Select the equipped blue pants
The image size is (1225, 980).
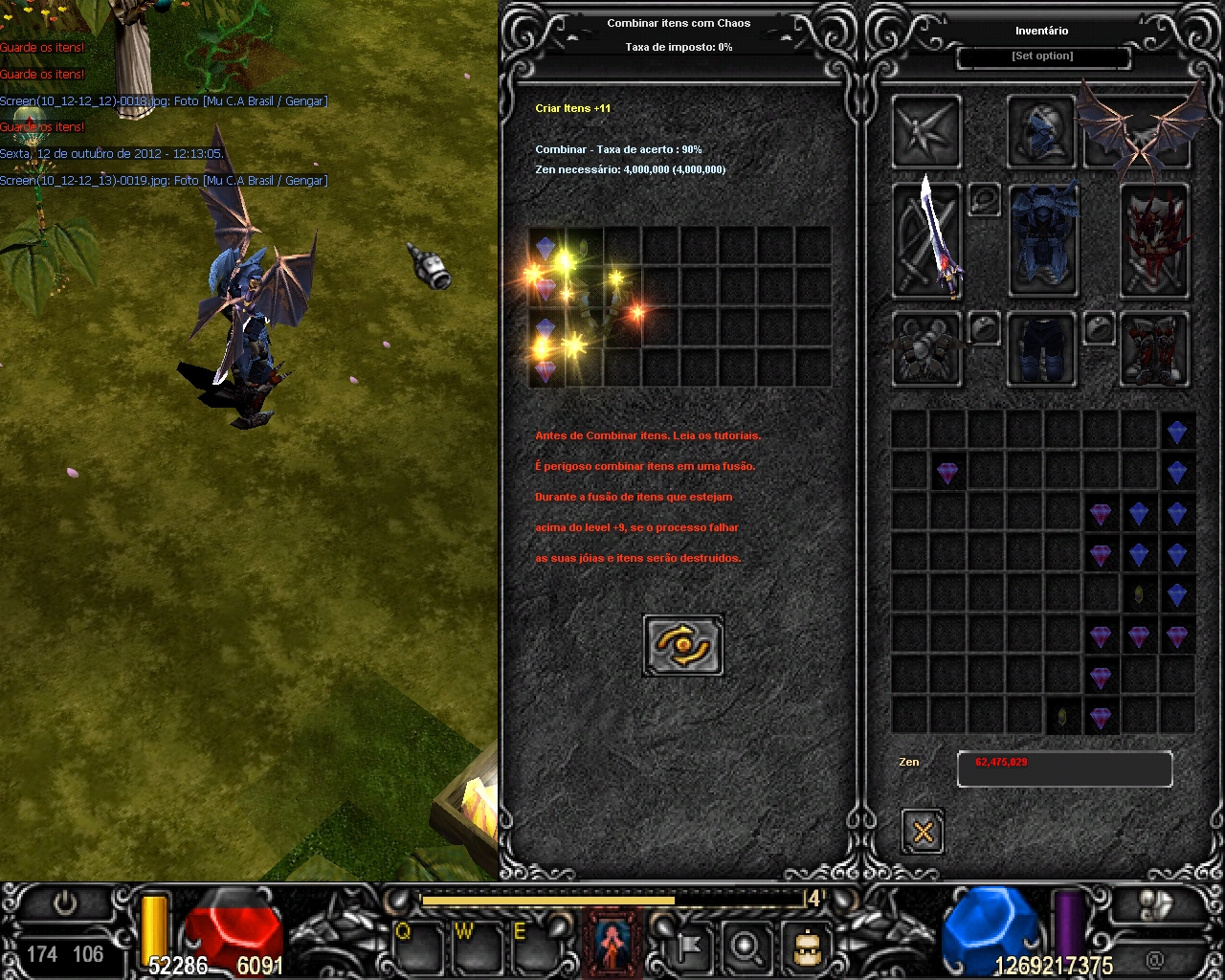click(x=1041, y=348)
